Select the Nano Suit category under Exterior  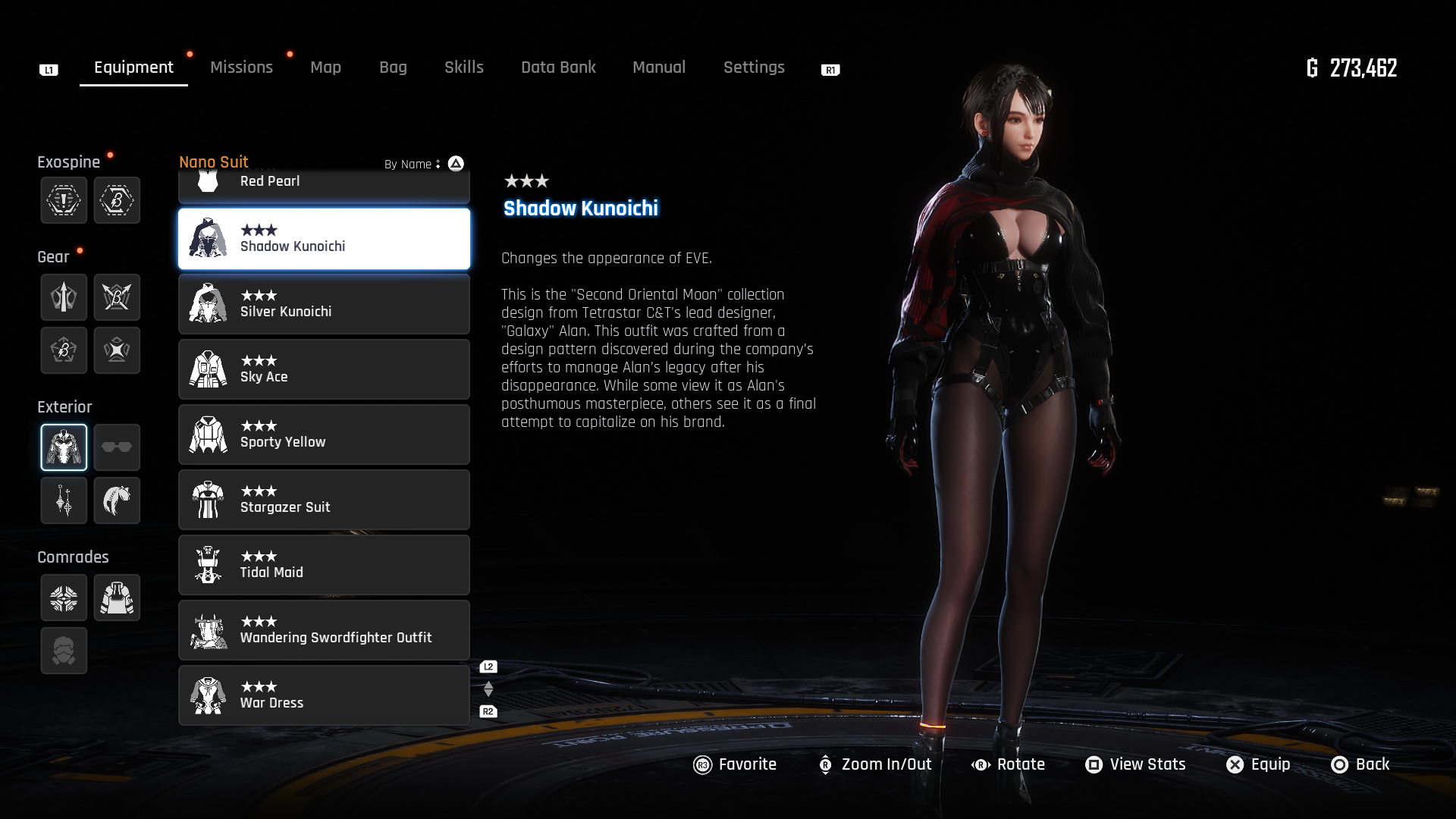pyautogui.click(x=64, y=447)
